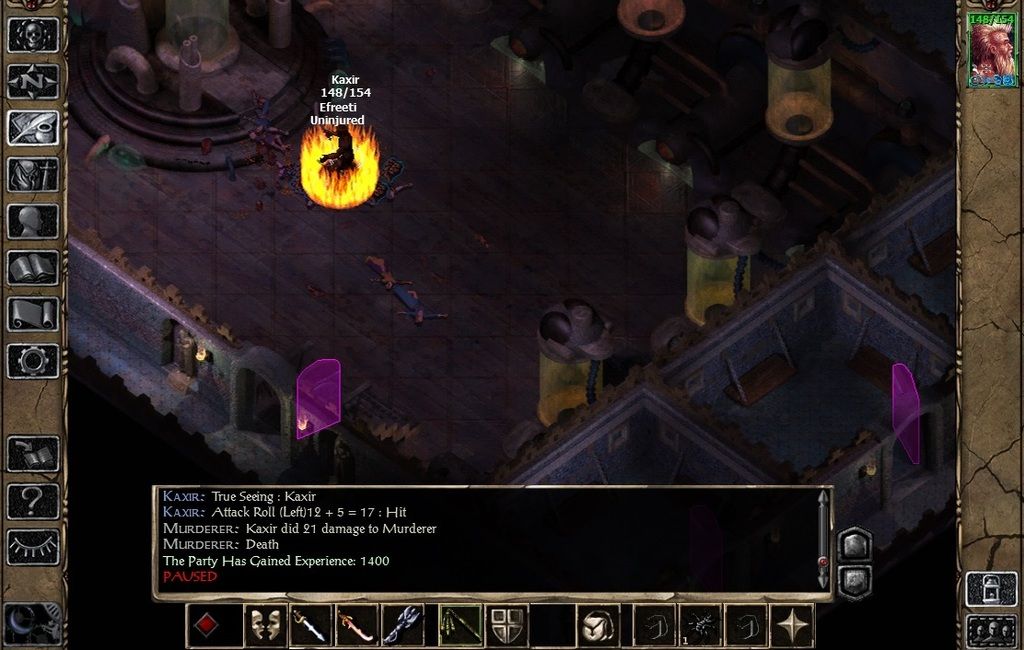This screenshot has height=650, width=1024.
Task: Click the question mark help button
Action: click(33, 500)
